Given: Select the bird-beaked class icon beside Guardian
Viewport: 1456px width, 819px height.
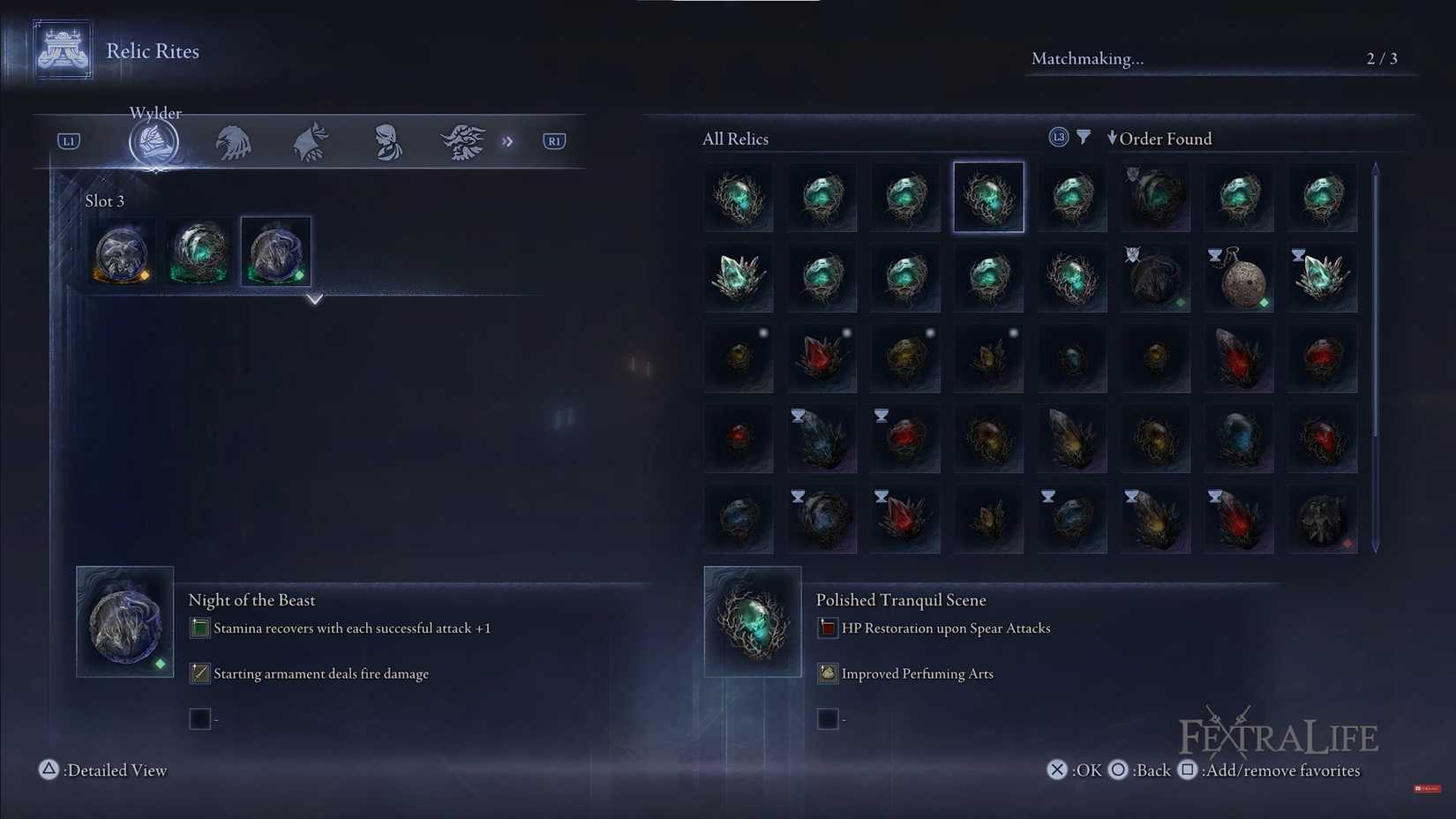Looking at the screenshot, I should [x=310, y=140].
